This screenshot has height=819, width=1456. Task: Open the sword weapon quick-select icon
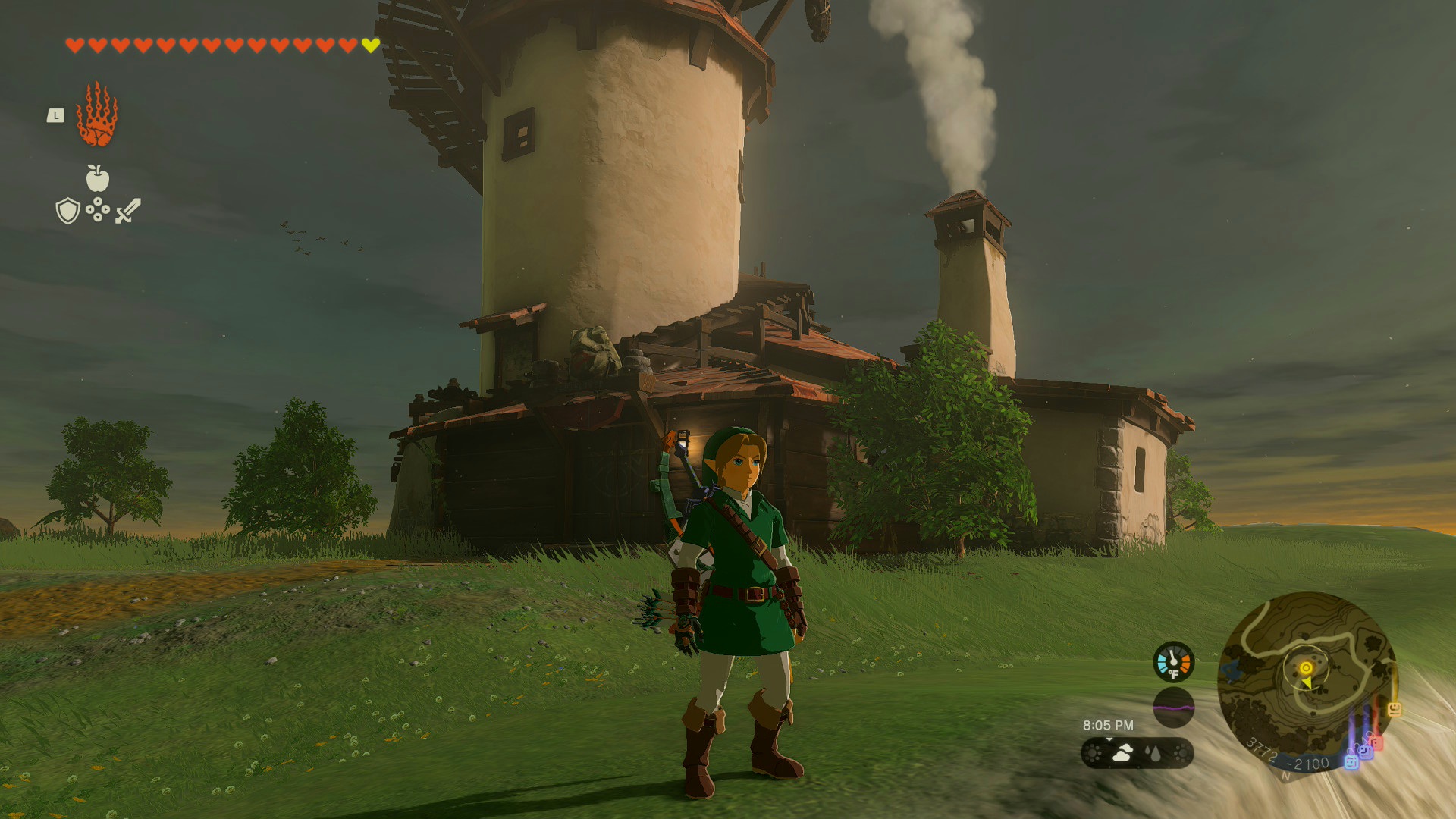pos(128,211)
